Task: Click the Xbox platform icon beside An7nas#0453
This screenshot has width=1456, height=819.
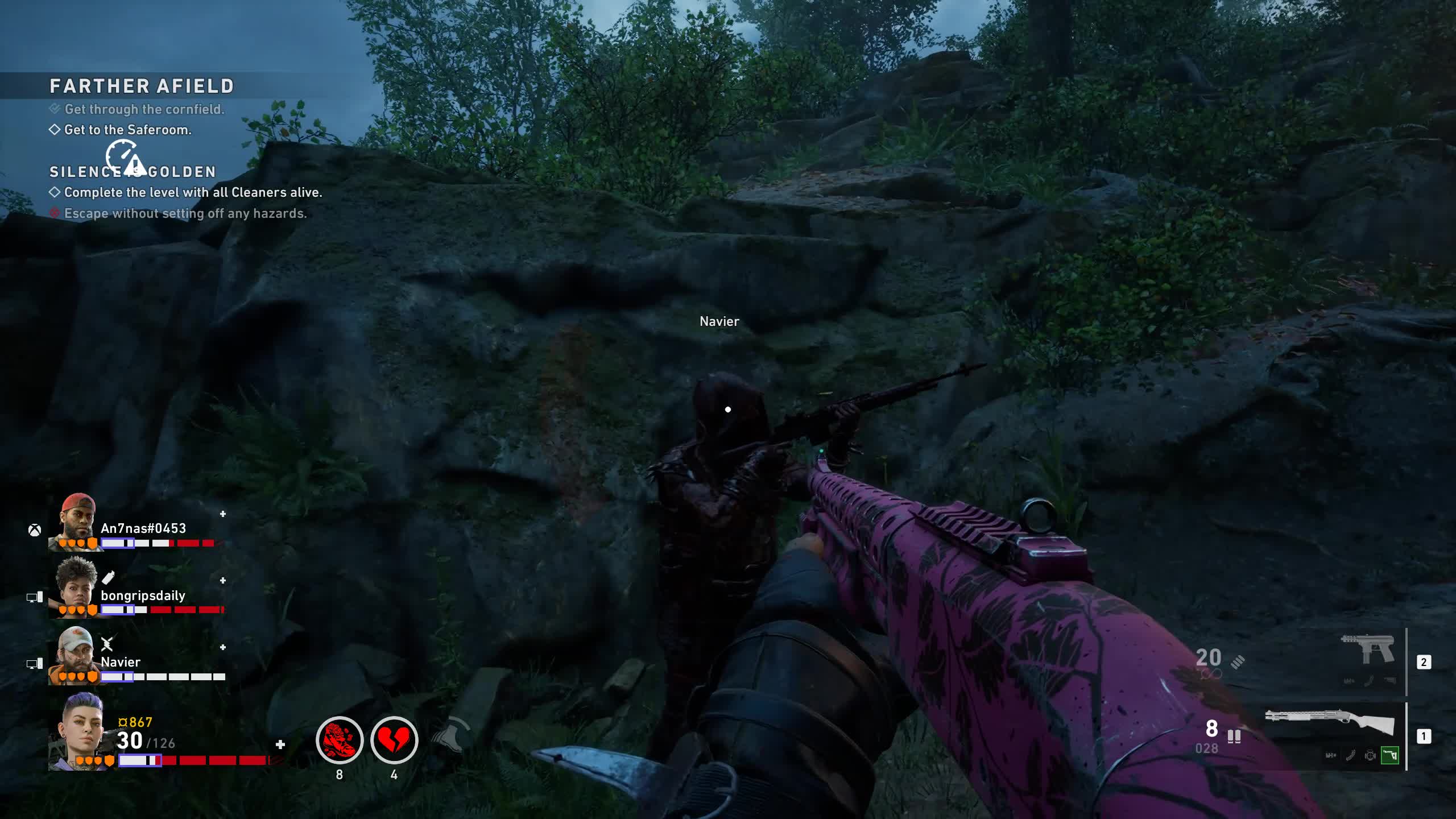Action: click(35, 530)
